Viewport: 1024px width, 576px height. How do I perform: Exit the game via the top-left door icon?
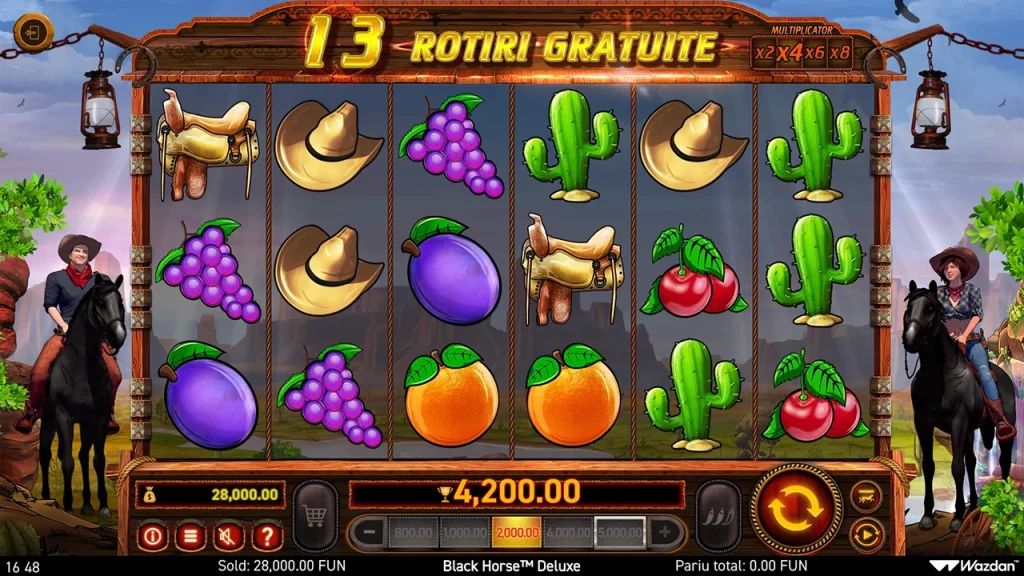[x=34, y=32]
